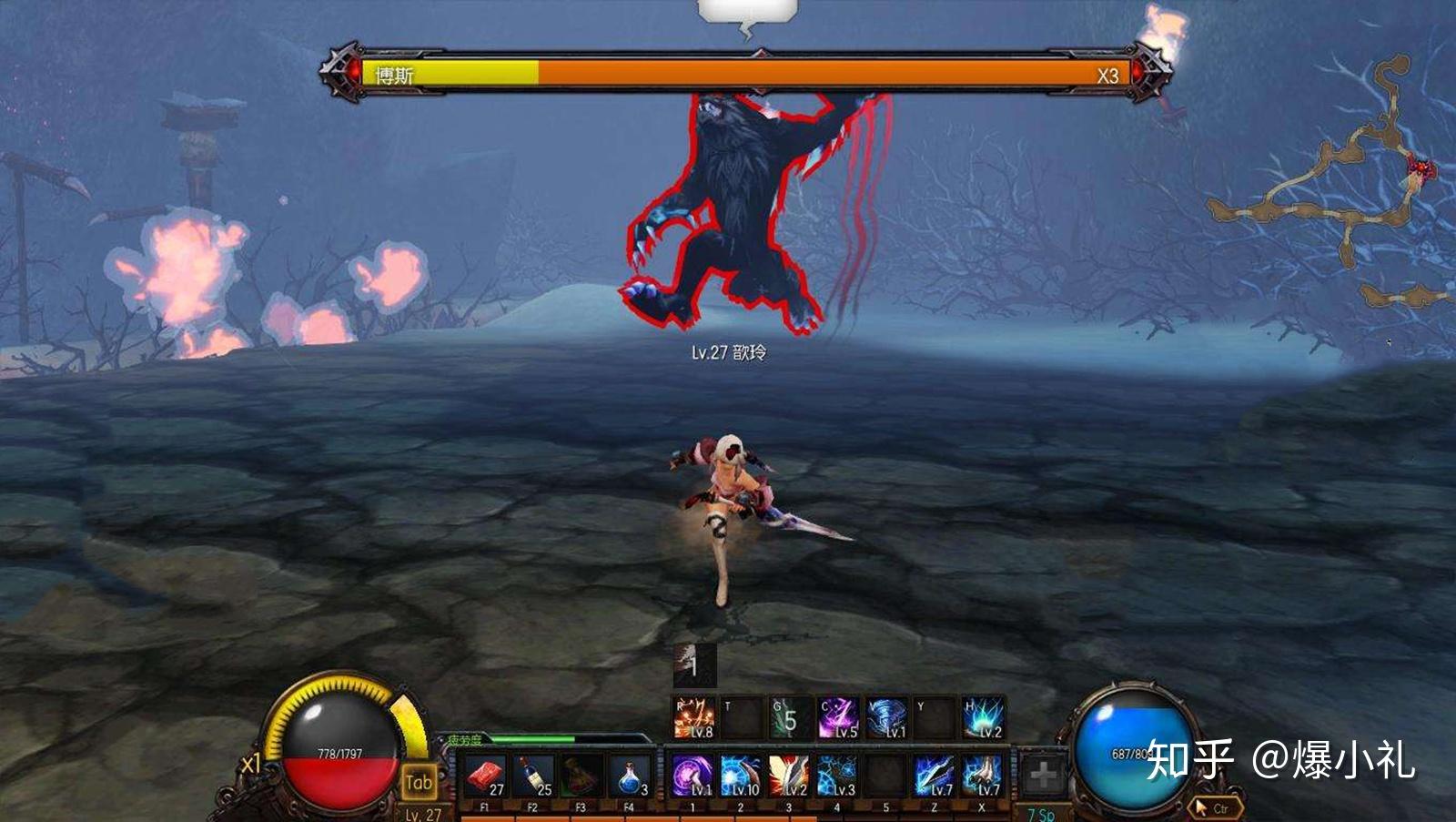Use the red meat item with 27 left

coord(485,776)
